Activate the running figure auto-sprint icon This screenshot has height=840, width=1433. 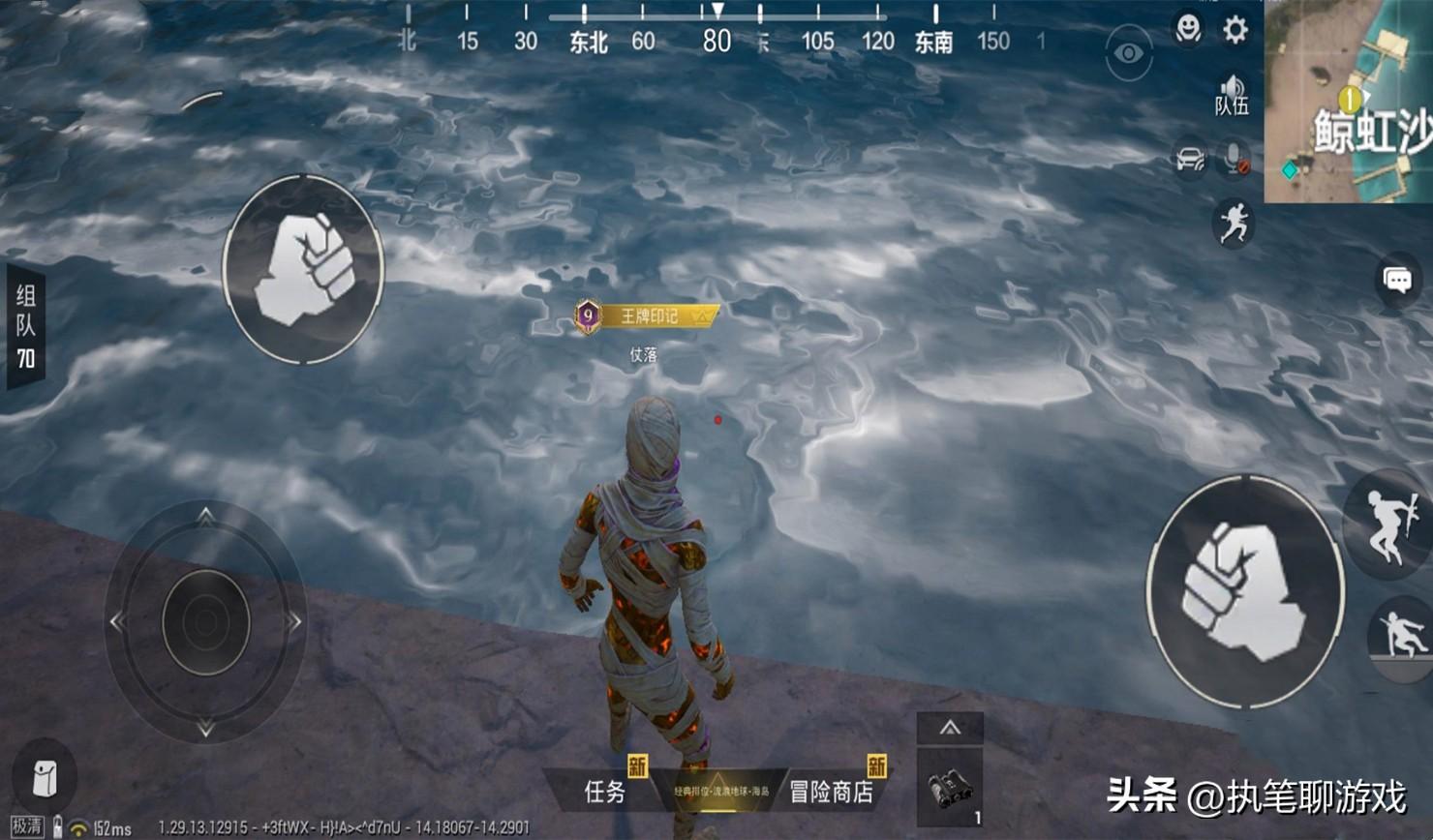coord(1234,225)
